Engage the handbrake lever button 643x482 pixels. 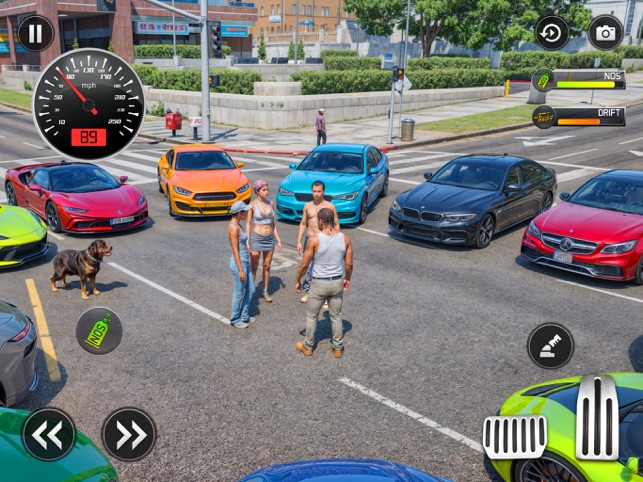click(551, 346)
